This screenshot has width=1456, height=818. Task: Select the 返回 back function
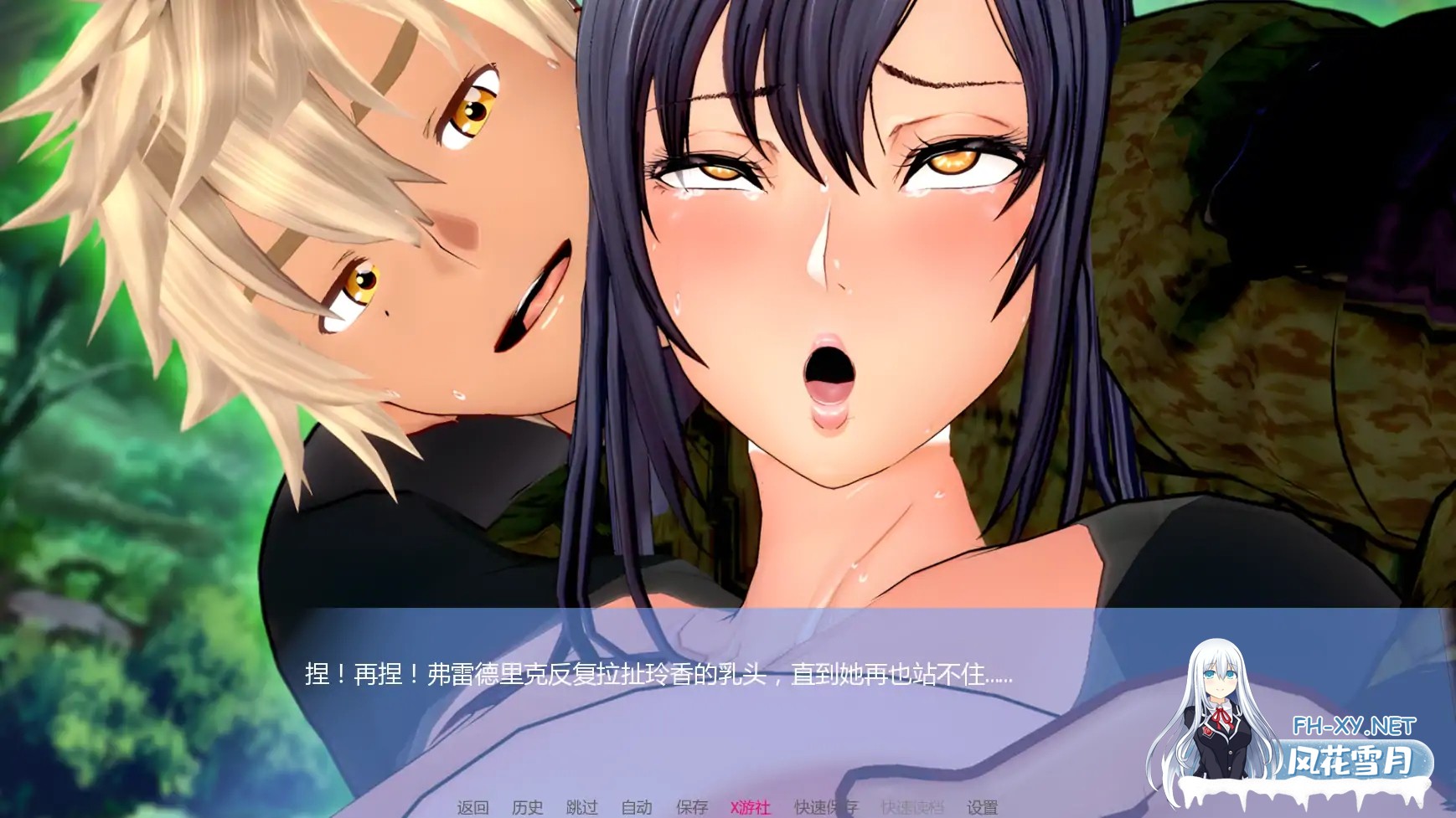pyautogui.click(x=473, y=804)
